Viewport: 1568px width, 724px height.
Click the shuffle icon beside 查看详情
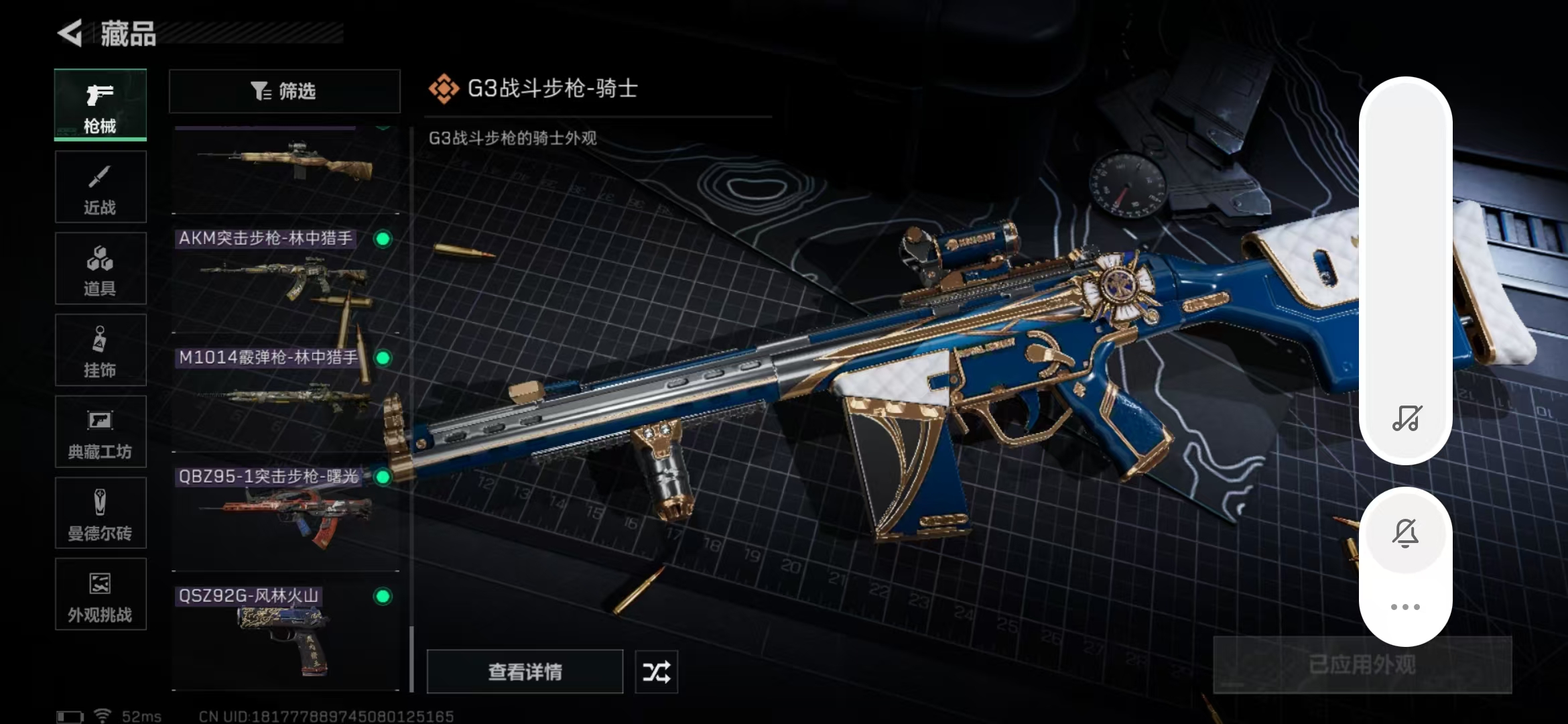click(x=656, y=671)
